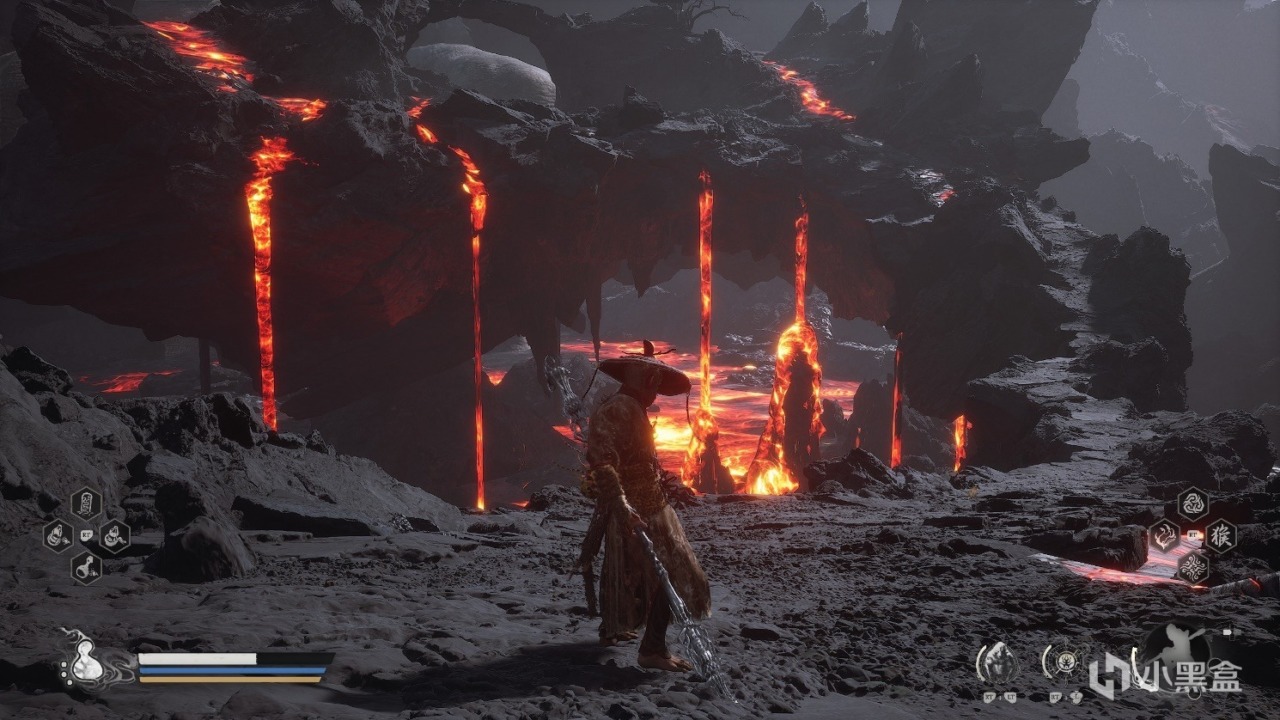1280x720 pixels.
Task: Use the right pot quick item
Action: click(x=114, y=536)
